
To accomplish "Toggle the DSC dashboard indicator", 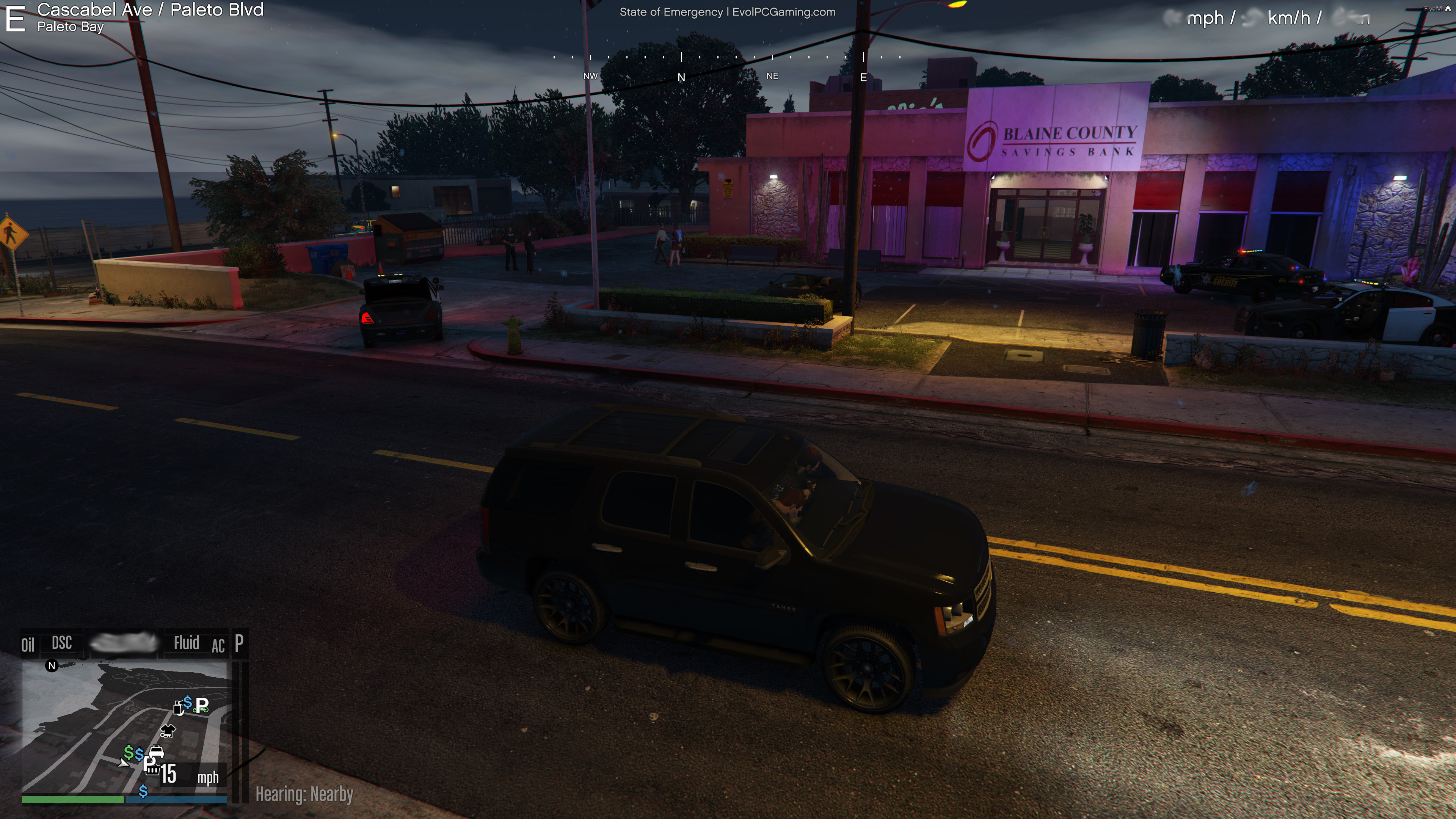I will coord(61,643).
